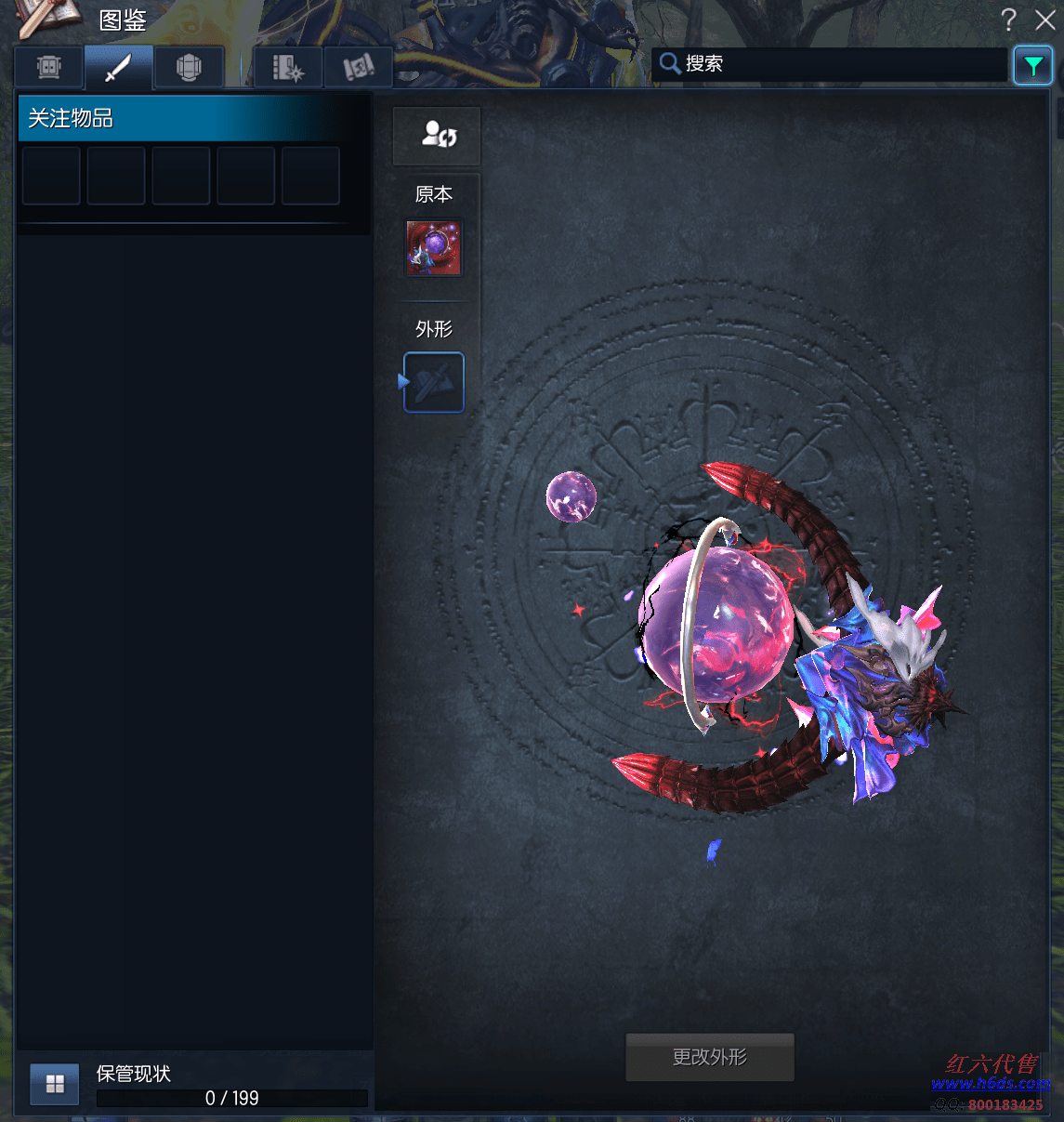Select the sword weapon tab
This screenshot has height=1122, width=1064.
point(118,67)
